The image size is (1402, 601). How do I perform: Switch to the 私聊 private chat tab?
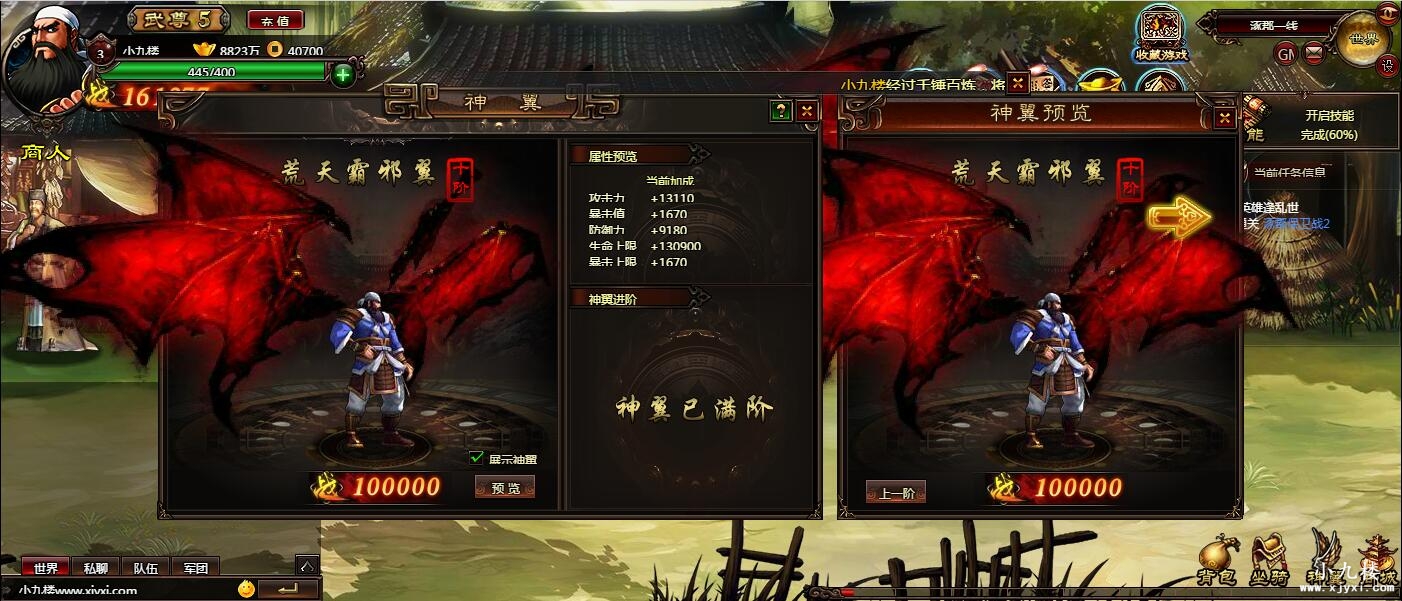point(96,568)
